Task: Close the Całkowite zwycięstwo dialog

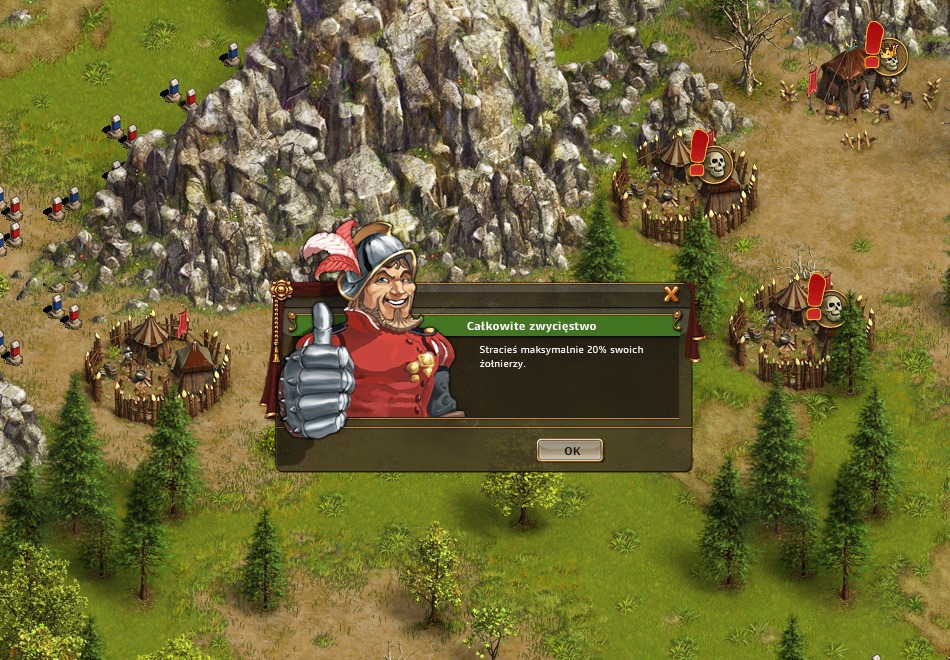Action: [x=671, y=294]
